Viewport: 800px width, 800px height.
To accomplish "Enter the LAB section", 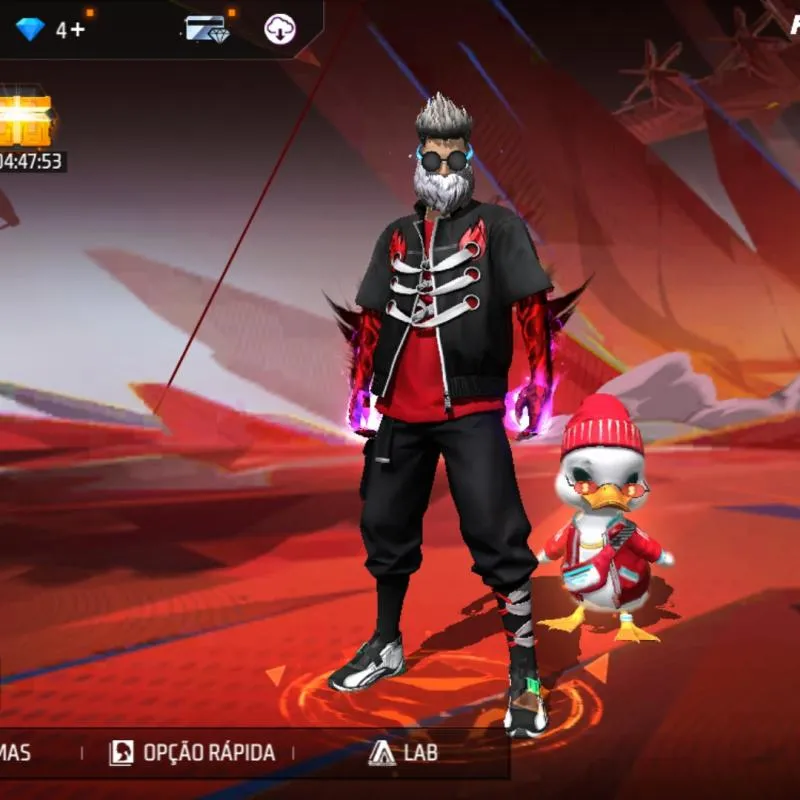I will point(403,753).
